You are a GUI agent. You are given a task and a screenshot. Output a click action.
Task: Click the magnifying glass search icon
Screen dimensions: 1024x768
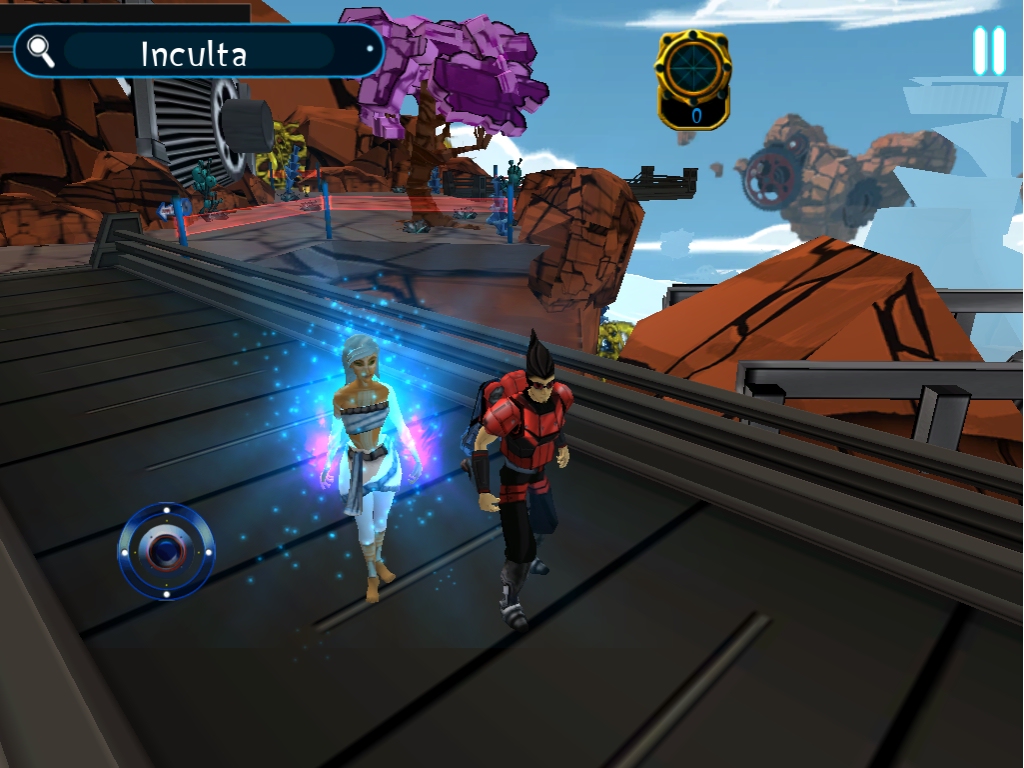pyautogui.click(x=41, y=51)
